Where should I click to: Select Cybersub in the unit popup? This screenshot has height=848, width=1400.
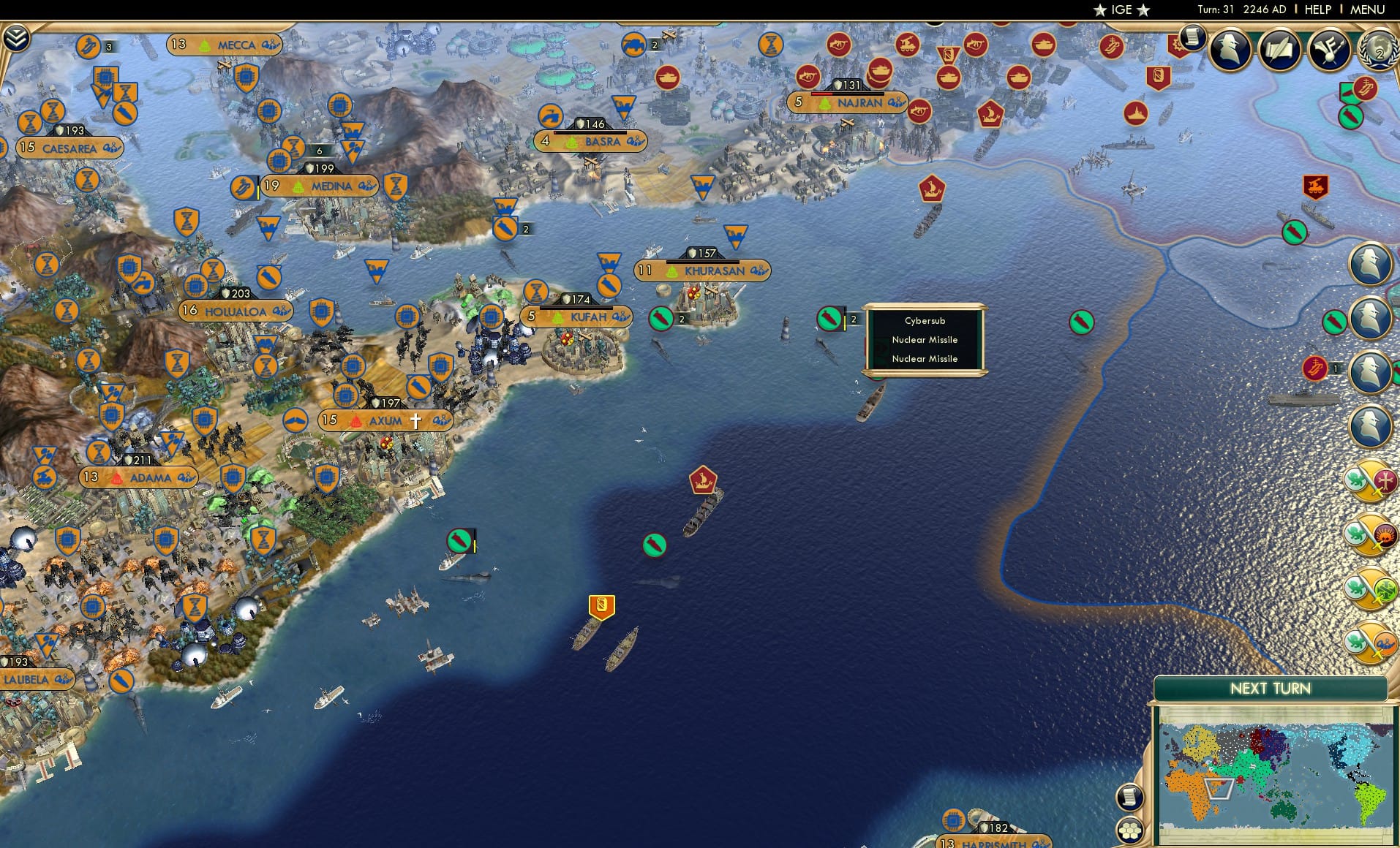(x=924, y=320)
